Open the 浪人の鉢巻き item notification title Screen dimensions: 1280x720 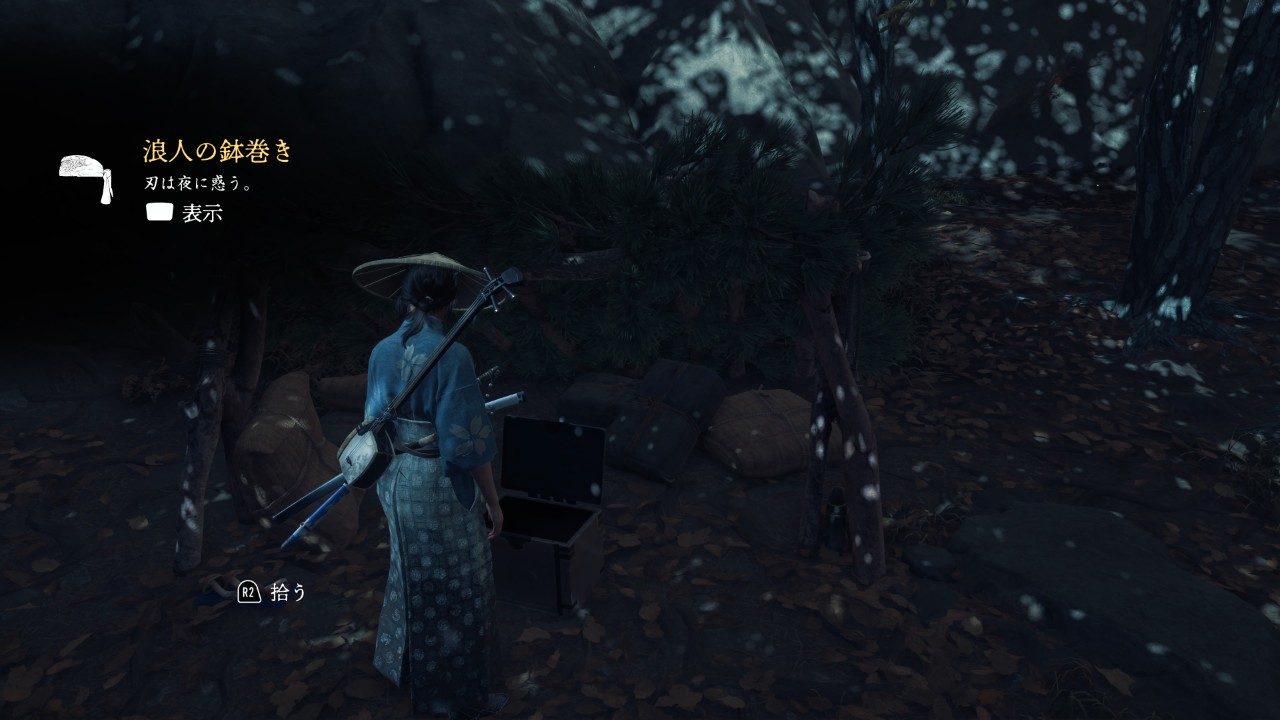pos(218,152)
